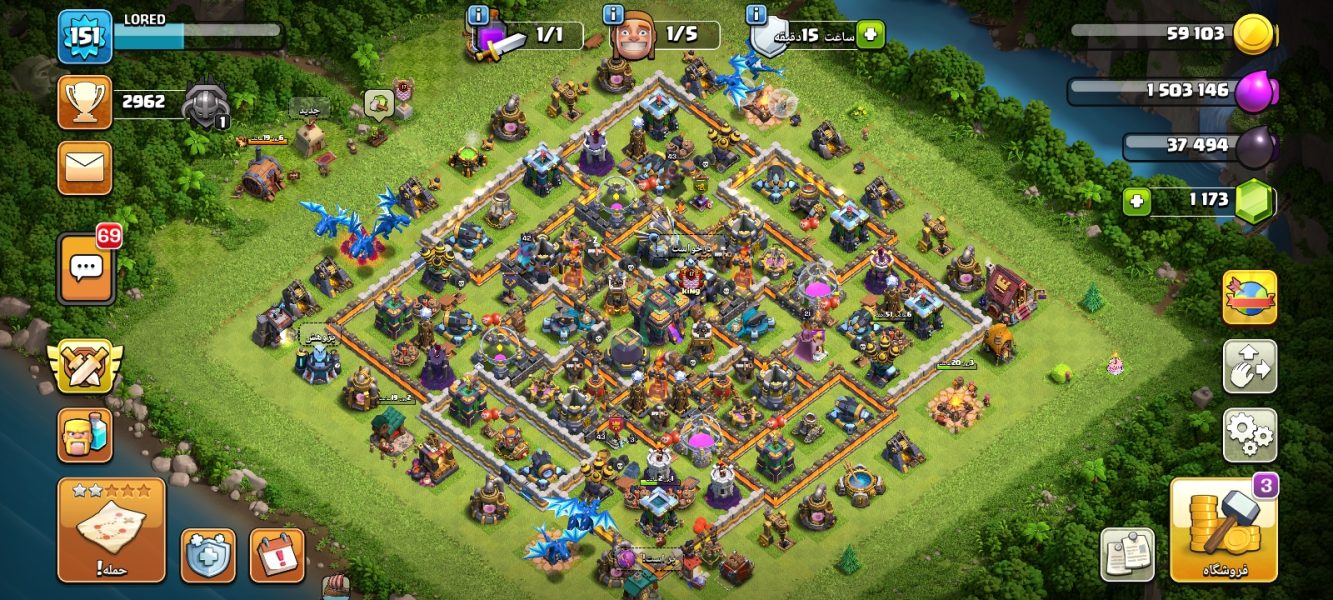This screenshot has width=1333, height=600.
Task: Open the chat with 69 unread messages
Action: click(86, 268)
